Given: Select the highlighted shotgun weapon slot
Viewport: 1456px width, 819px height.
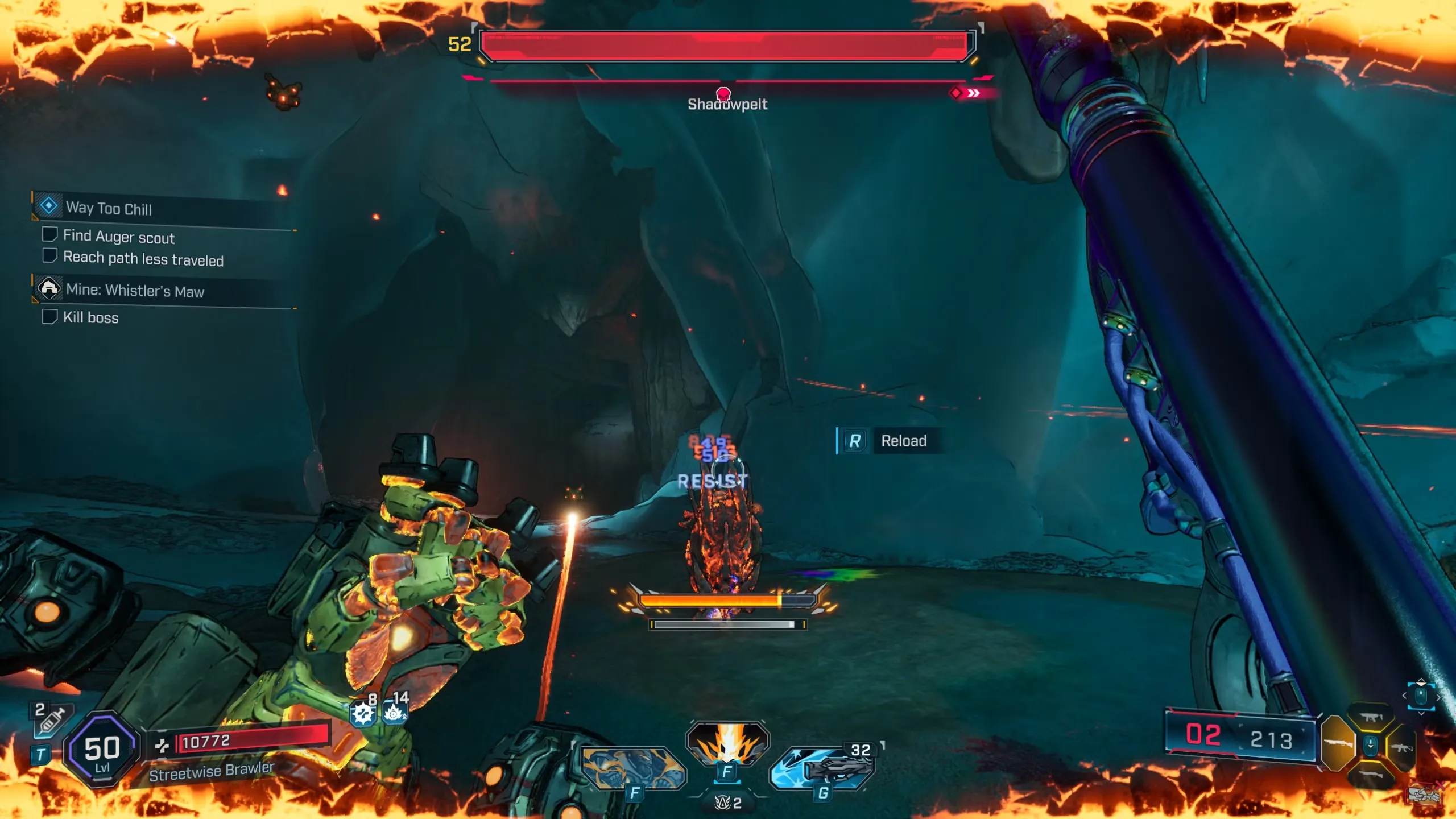Looking at the screenshot, I should (1338, 743).
